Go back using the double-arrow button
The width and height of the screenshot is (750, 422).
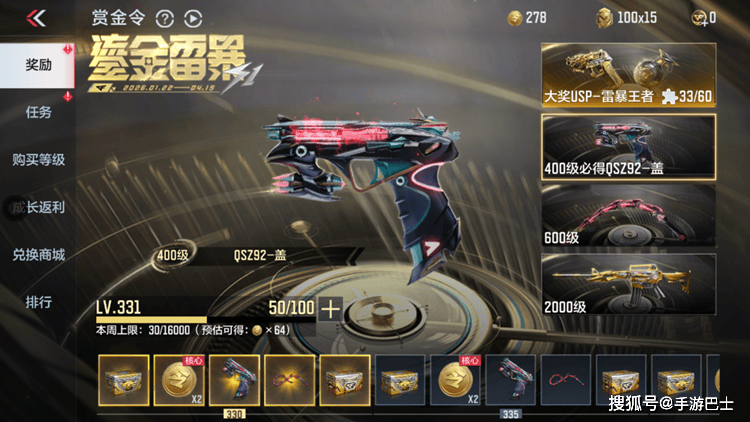click(x=36, y=18)
